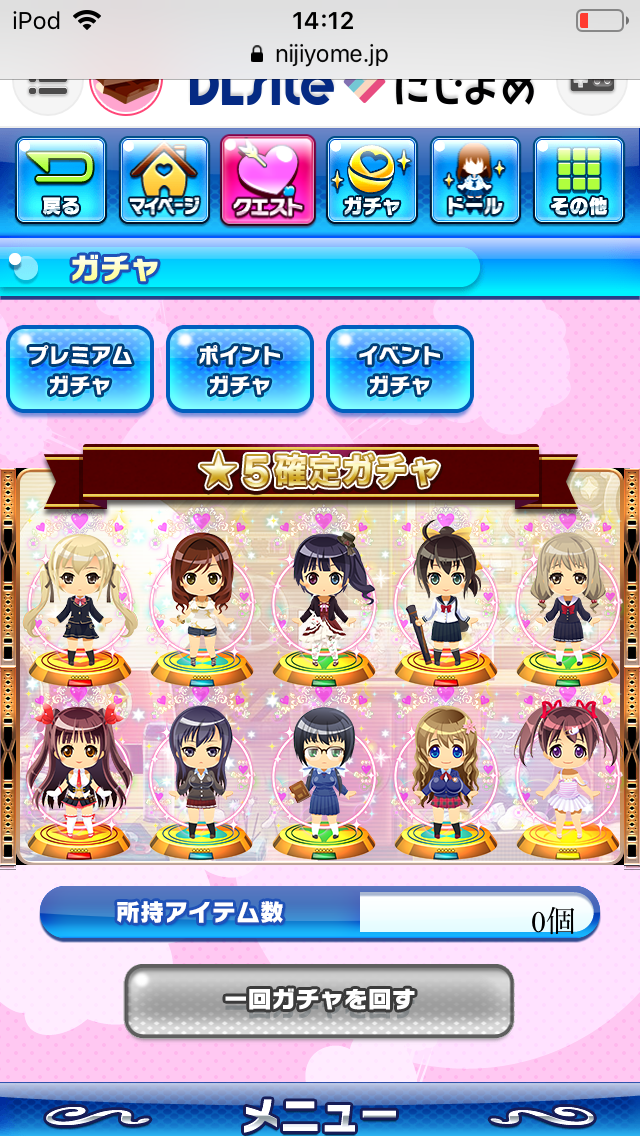Image resolution: width=640 pixels, height=1136 pixels.
Task: Switch to イベントガチャ tab
Action: (x=400, y=369)
